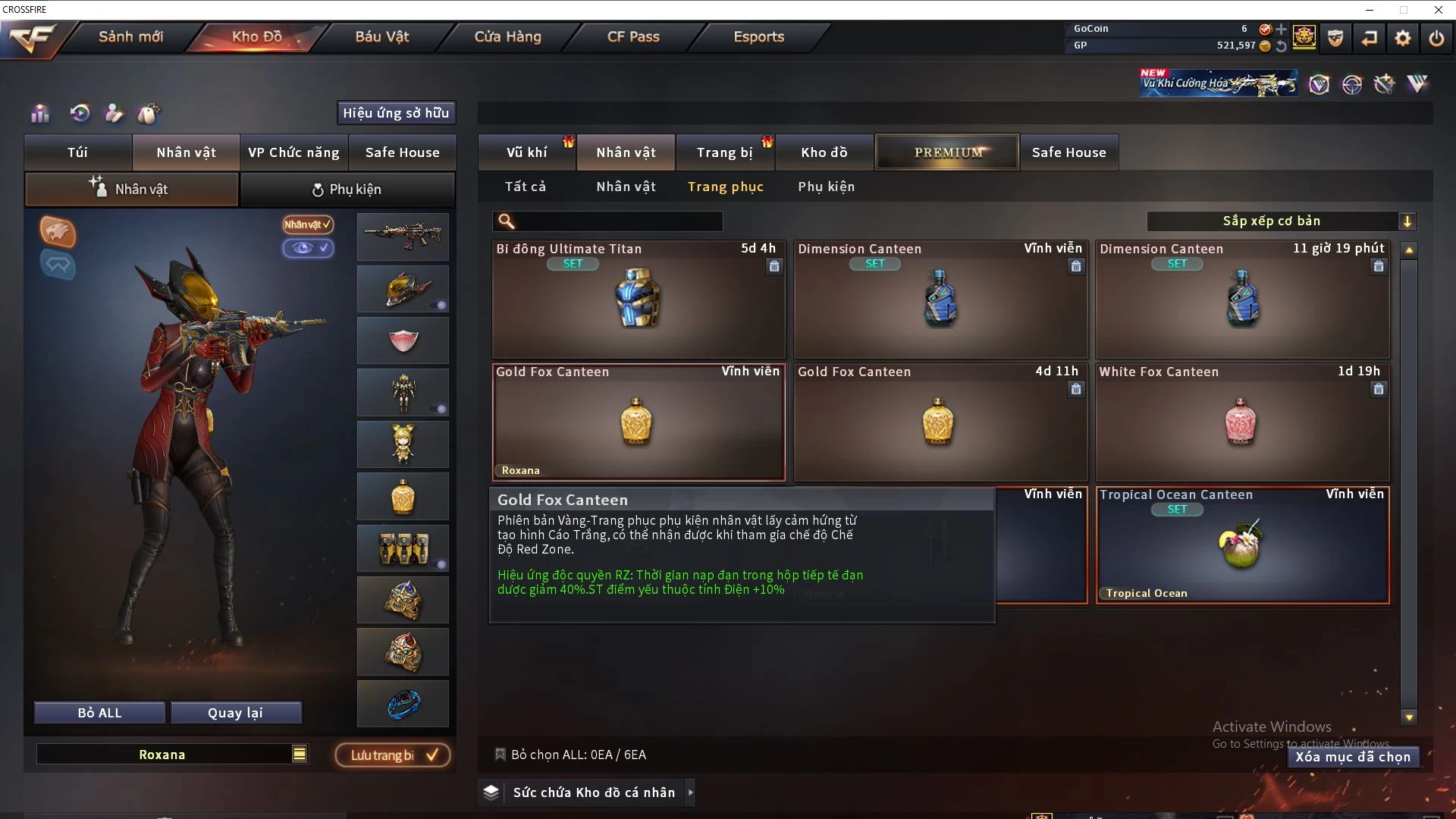Select the Tropical Ocean Canteen item

pyautogui.click(x=1241, y=545)
